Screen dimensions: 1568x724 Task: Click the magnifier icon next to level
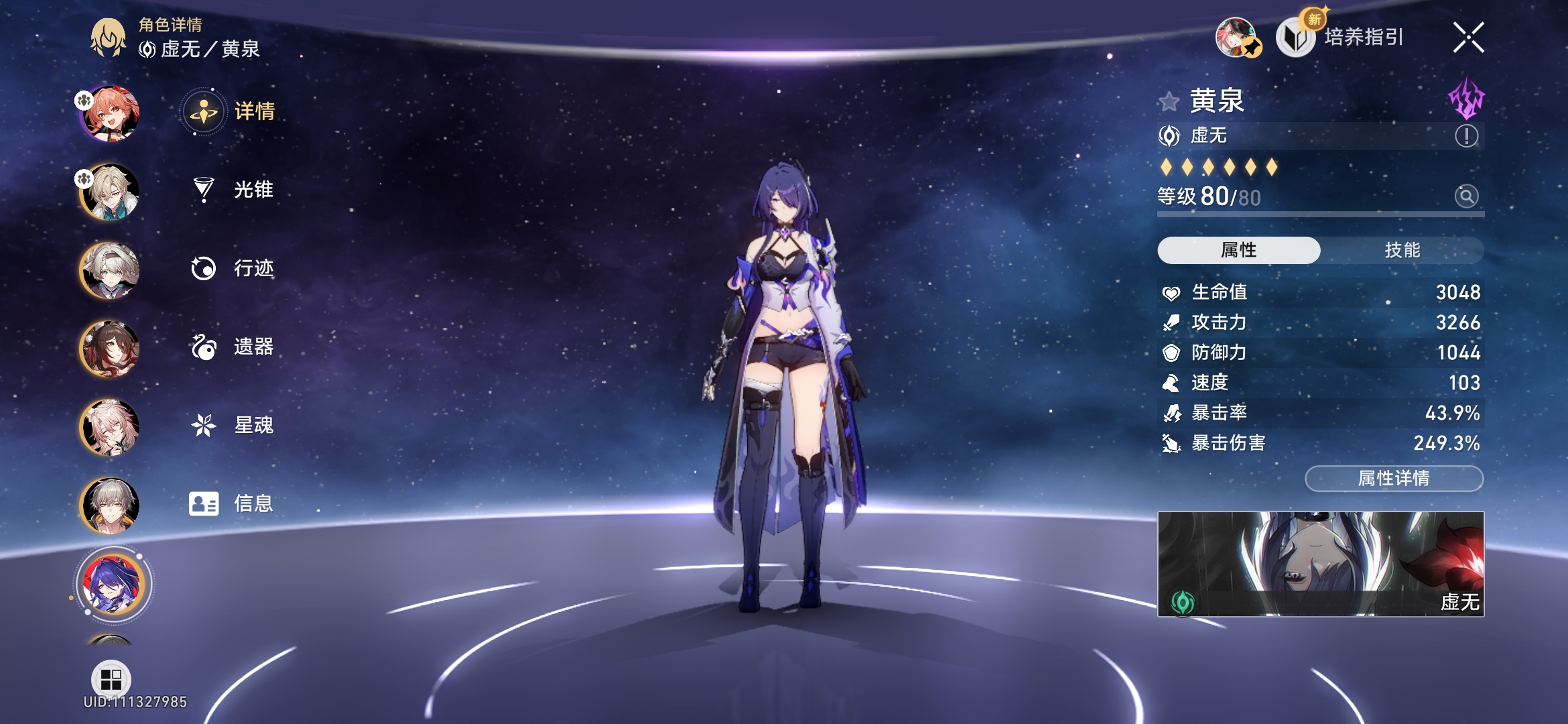(x=1466, y=196)
